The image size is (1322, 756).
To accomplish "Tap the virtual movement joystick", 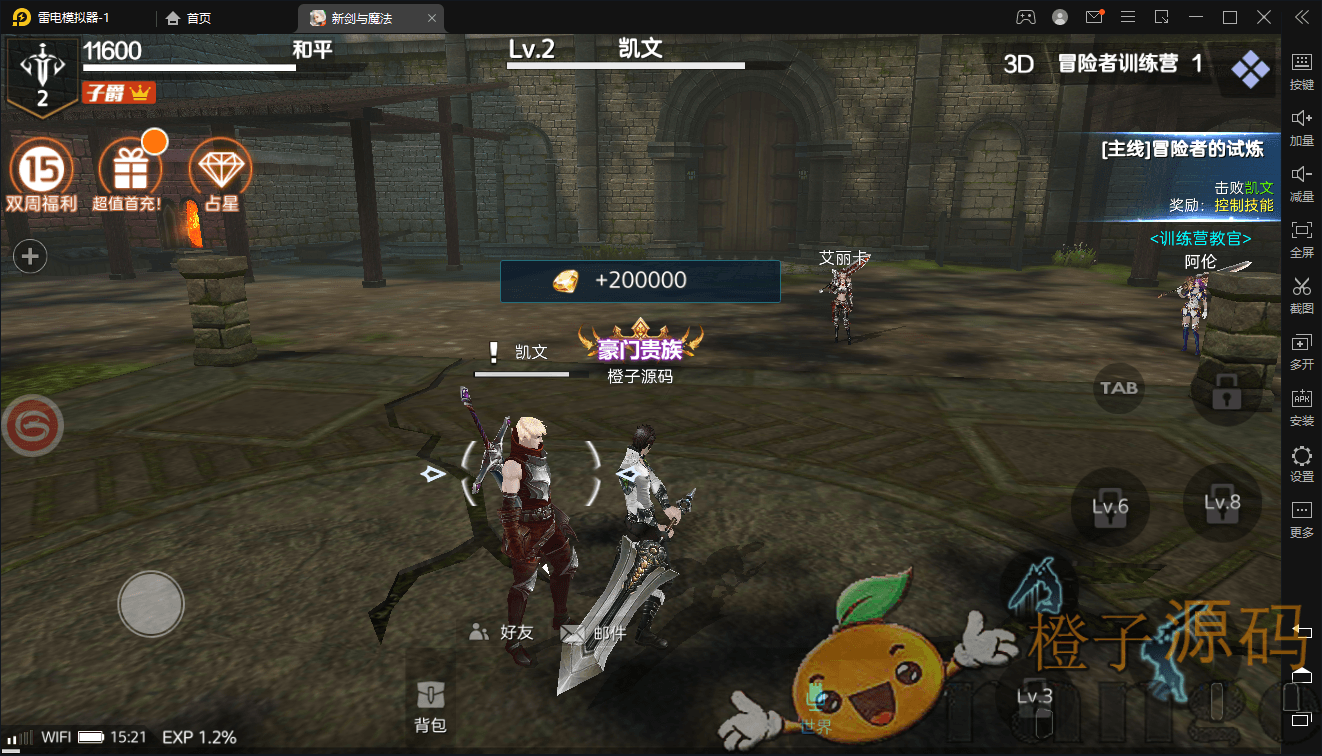I will [150, 605].
